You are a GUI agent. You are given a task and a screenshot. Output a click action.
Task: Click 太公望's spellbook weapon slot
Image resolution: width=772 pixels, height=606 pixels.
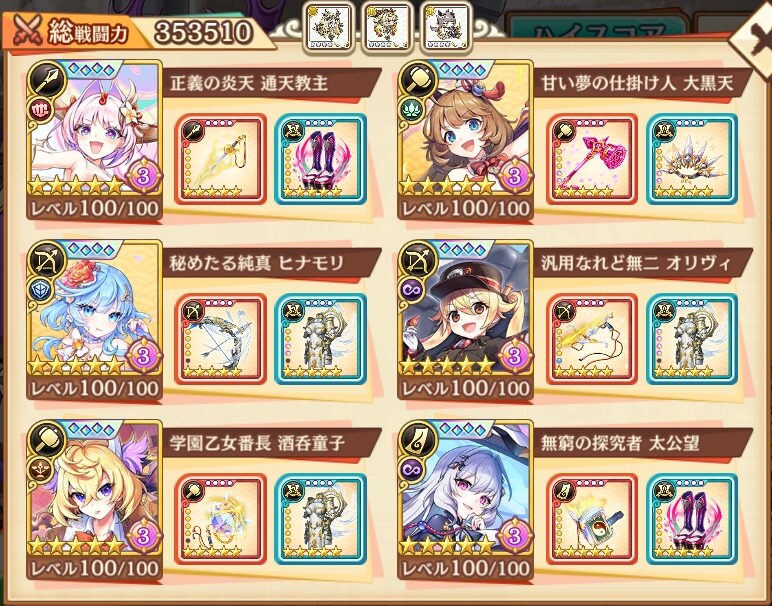(592, 520)
